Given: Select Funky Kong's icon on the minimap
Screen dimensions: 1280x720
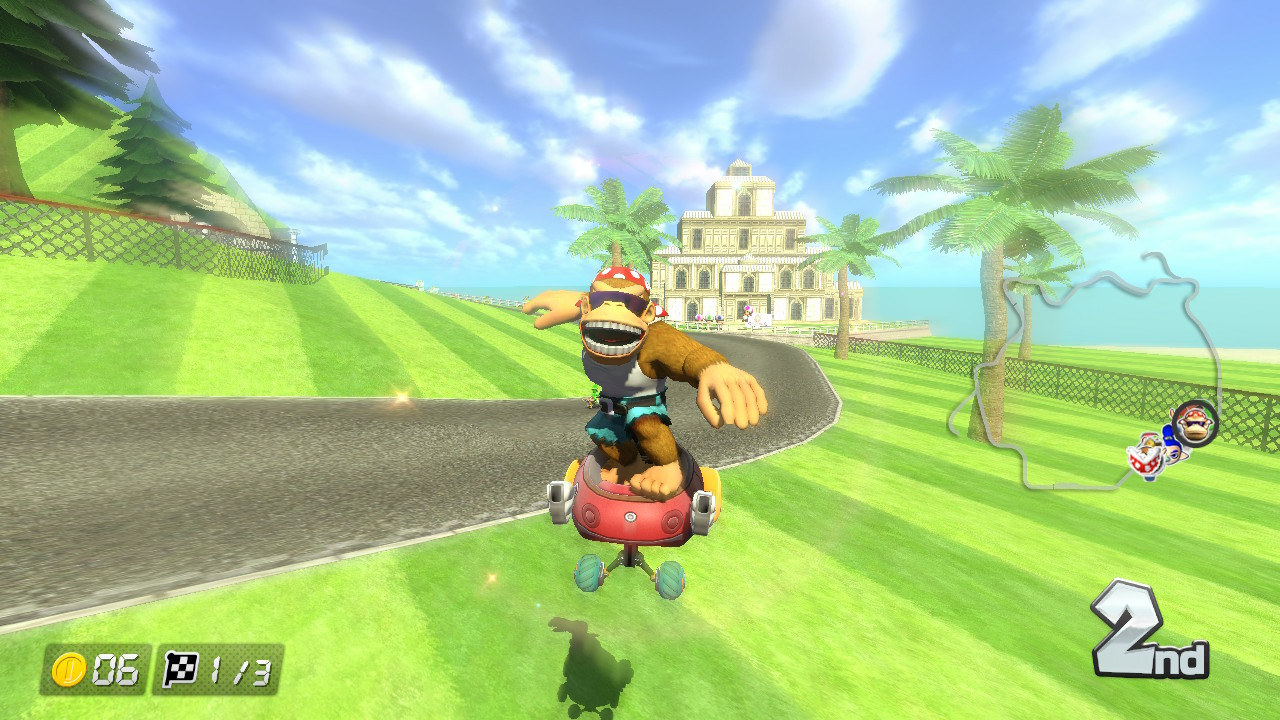Looking at the screenshot, I should [1195, 423].
